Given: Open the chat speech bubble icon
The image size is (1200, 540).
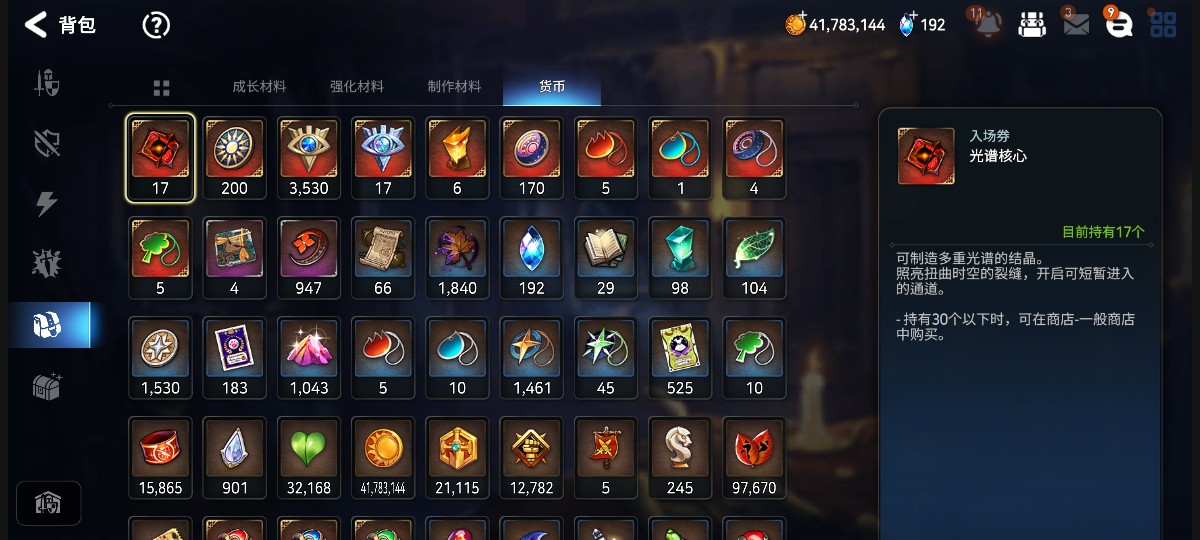Looking at the screenshot, I should [1119, 25].
